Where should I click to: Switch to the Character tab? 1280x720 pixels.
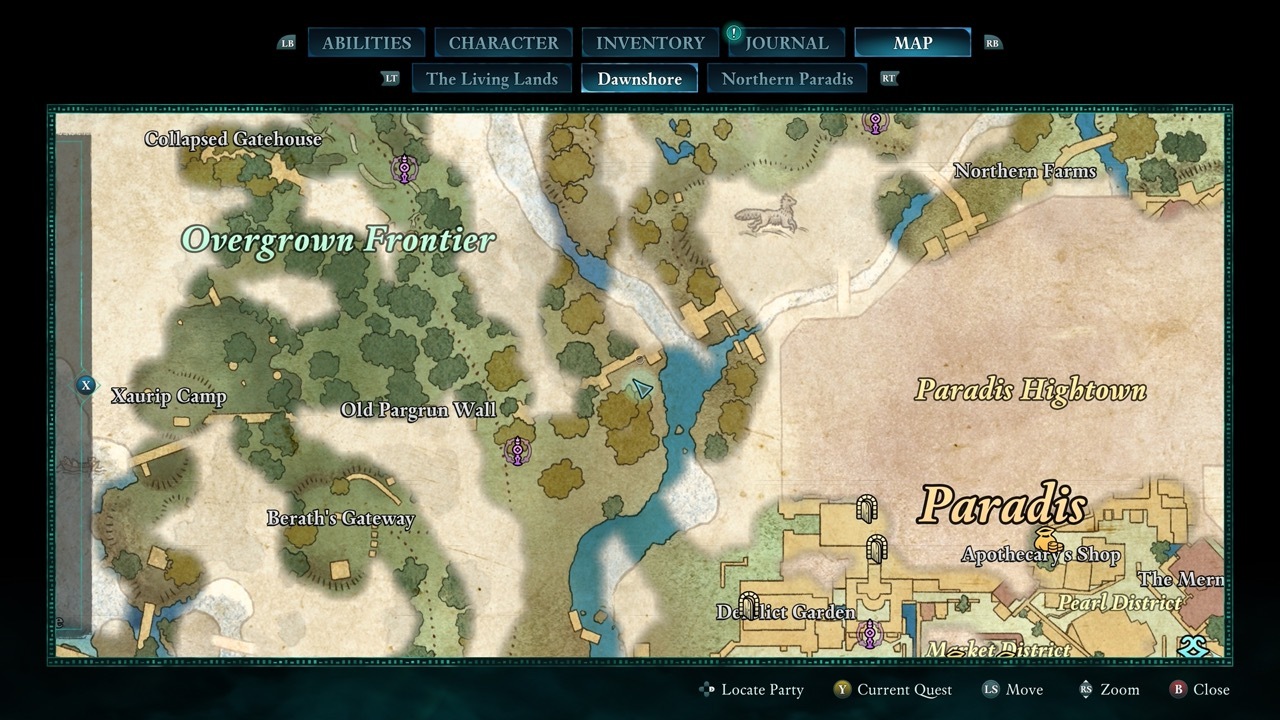tap(503, 43)
